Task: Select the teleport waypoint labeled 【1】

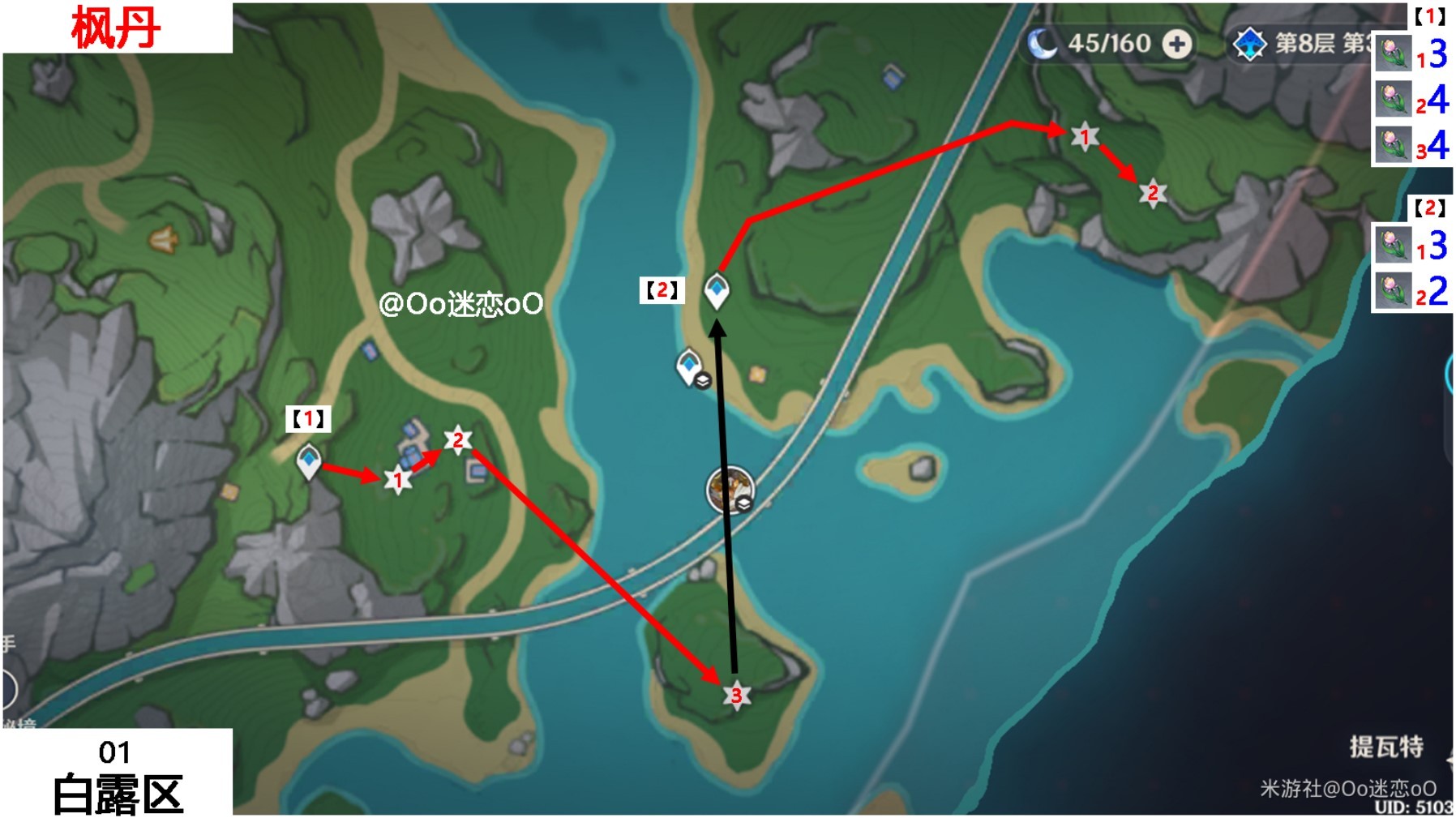Action: (x=308, y=461)
